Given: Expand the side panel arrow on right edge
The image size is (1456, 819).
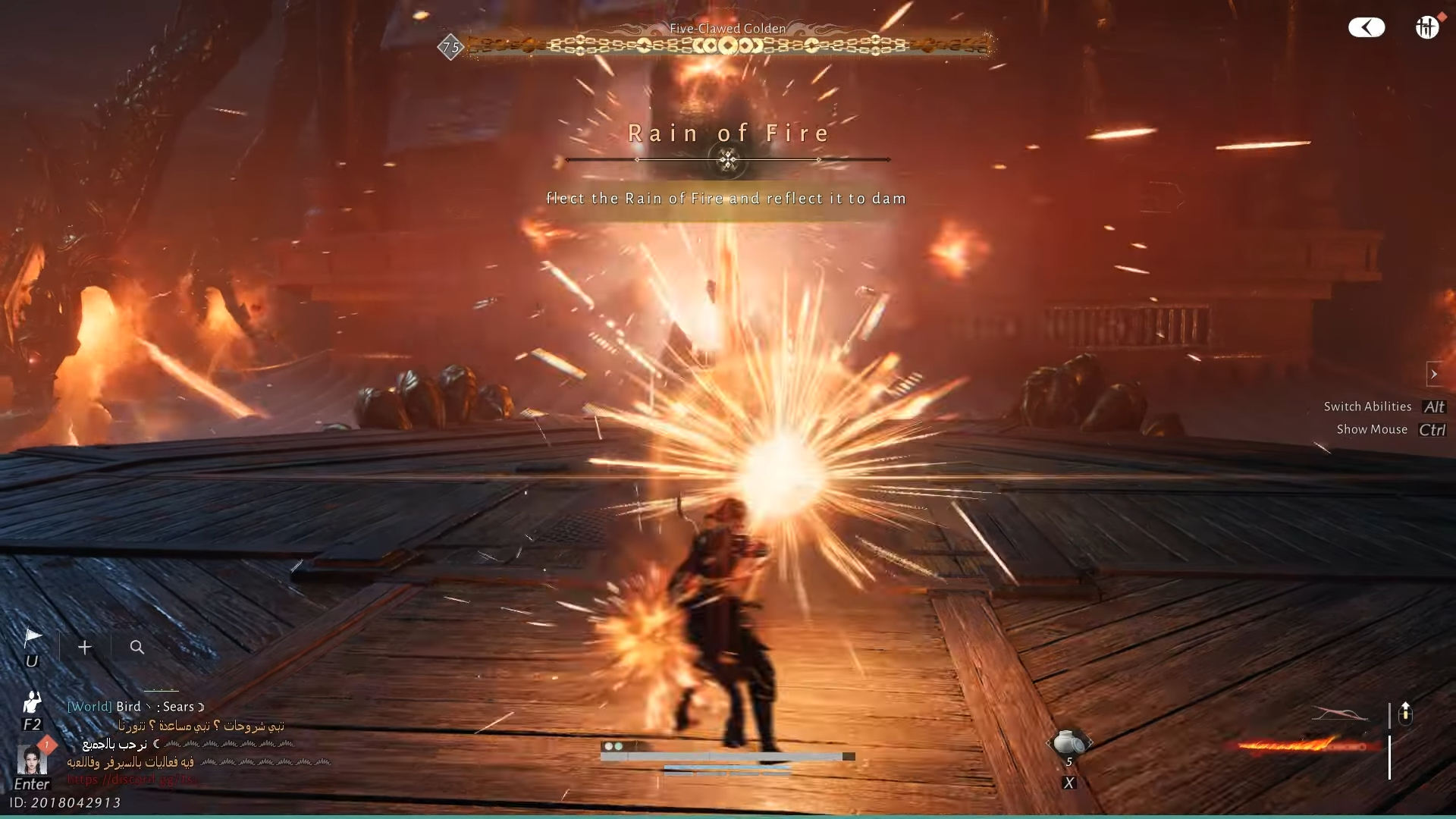Looking at the screenshot, I should click(1433, 374).
